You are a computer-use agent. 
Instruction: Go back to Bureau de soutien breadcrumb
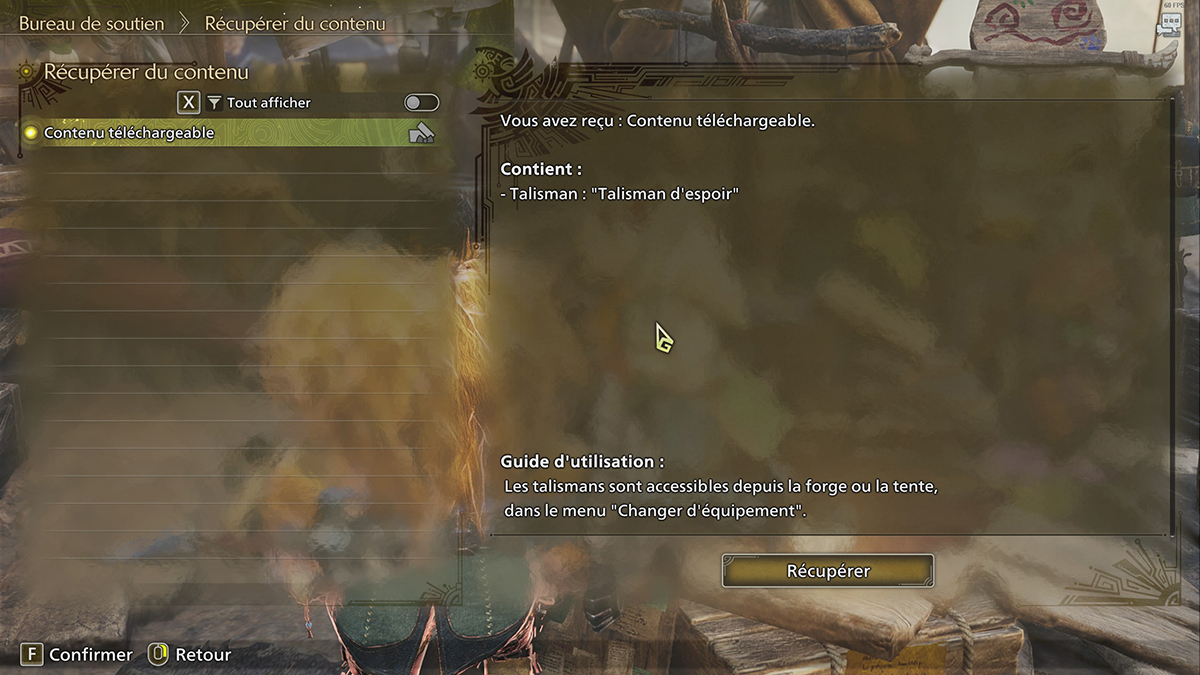pos(91,23)
